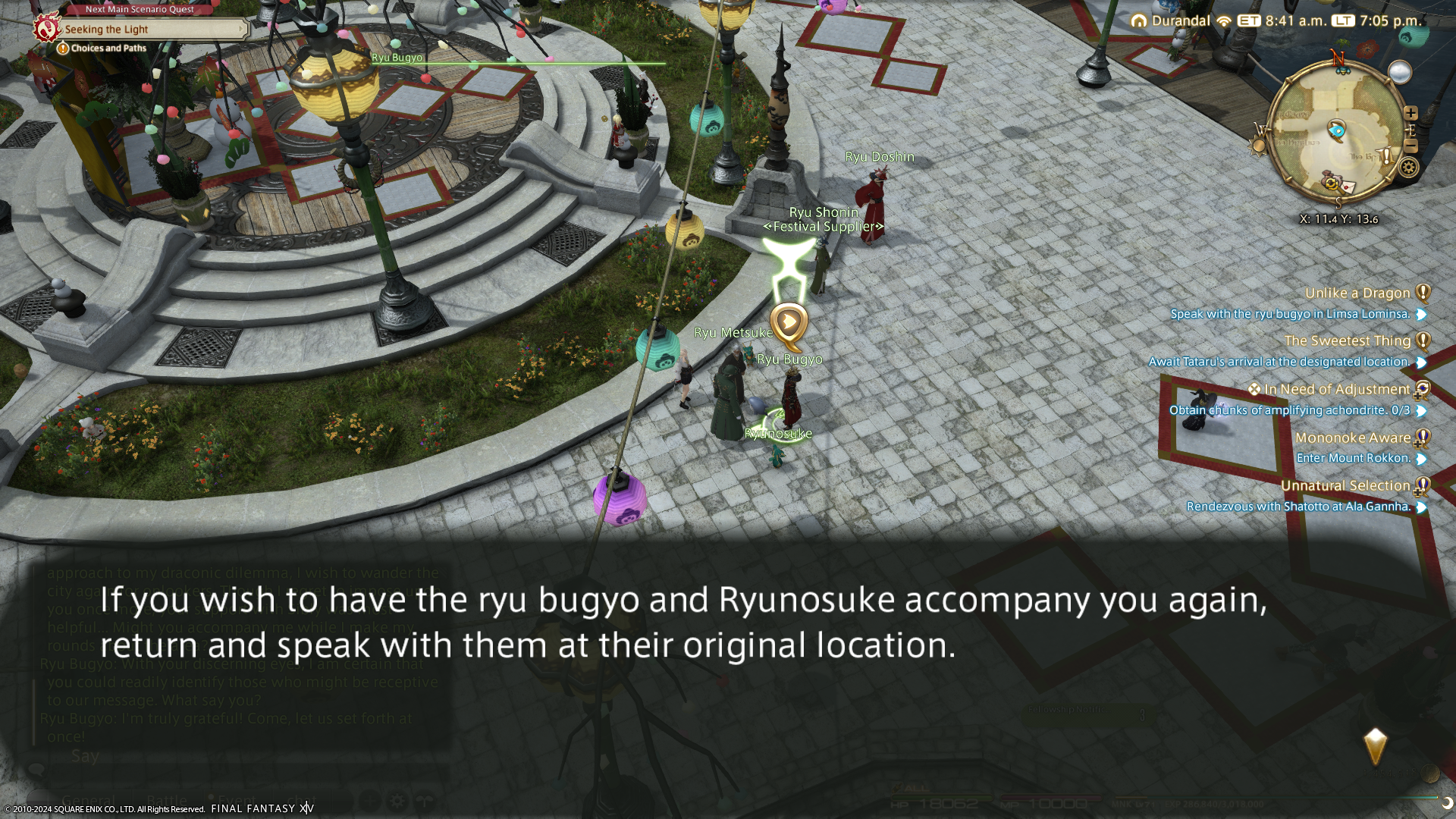
Task: Click the Eorzea Time ET clock display
Action: pyautogui.click(x=1283, y=21)
